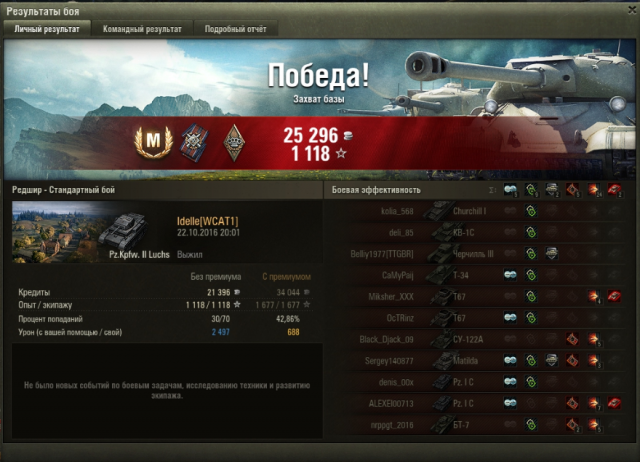Pick the CaMyPaij T-34 row
The image size is (640, 462).
pos(480,275)
